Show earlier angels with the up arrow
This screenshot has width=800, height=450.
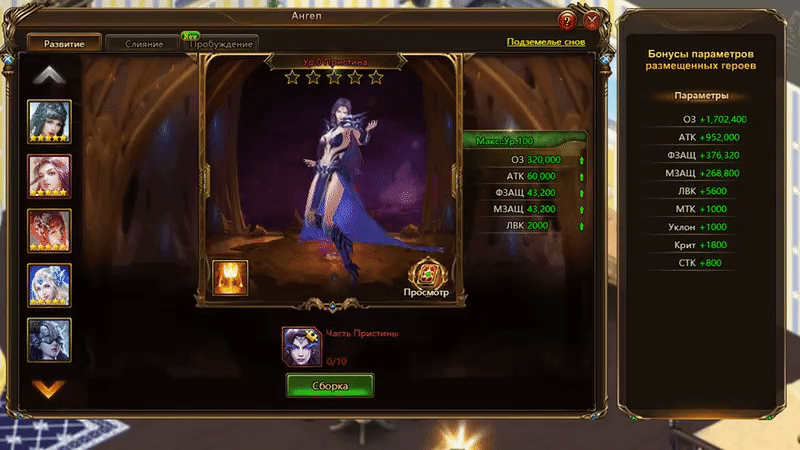[x=48, y=75]
